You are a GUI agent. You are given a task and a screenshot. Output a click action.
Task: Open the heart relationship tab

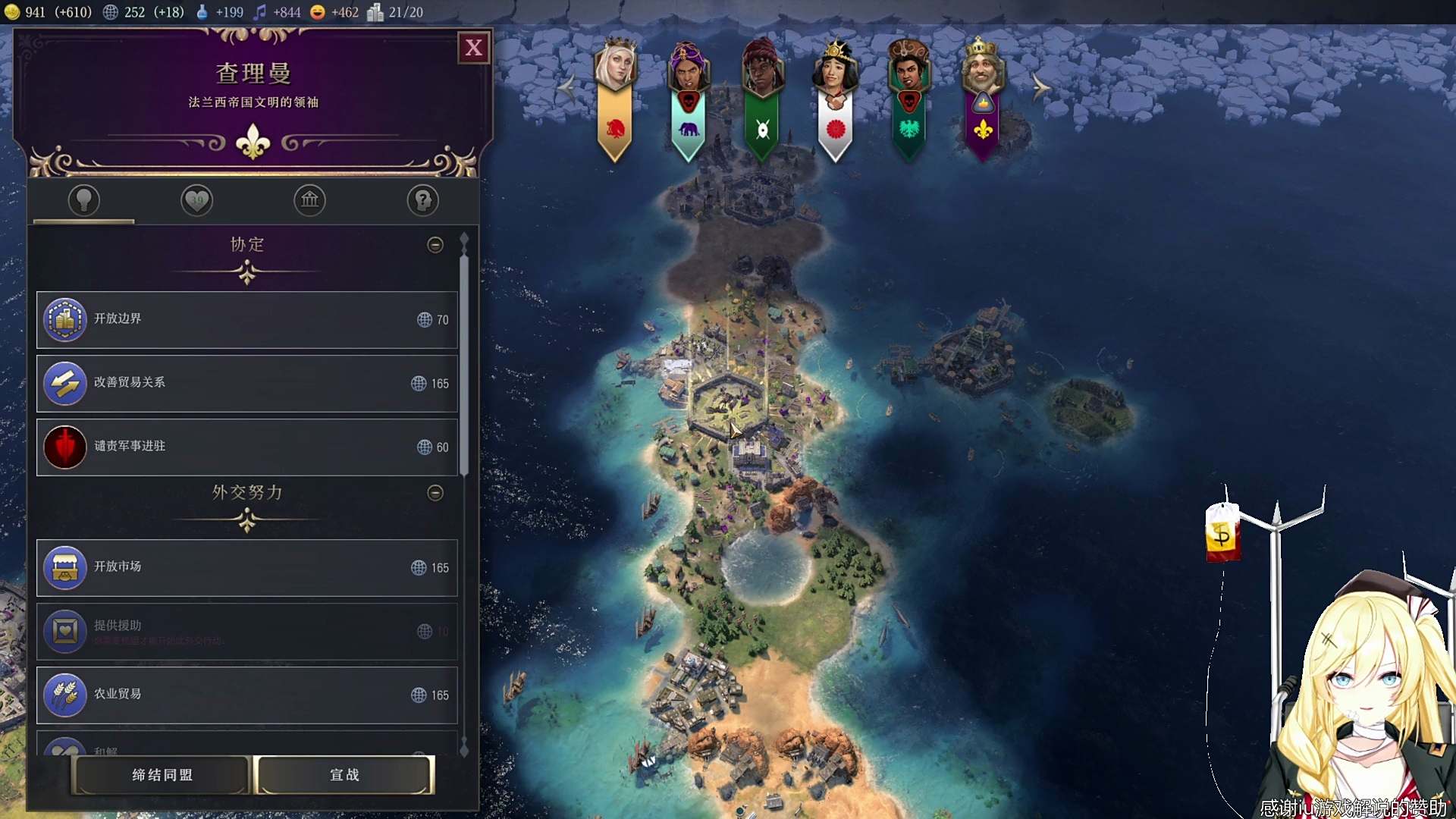[x=197, y=200]
